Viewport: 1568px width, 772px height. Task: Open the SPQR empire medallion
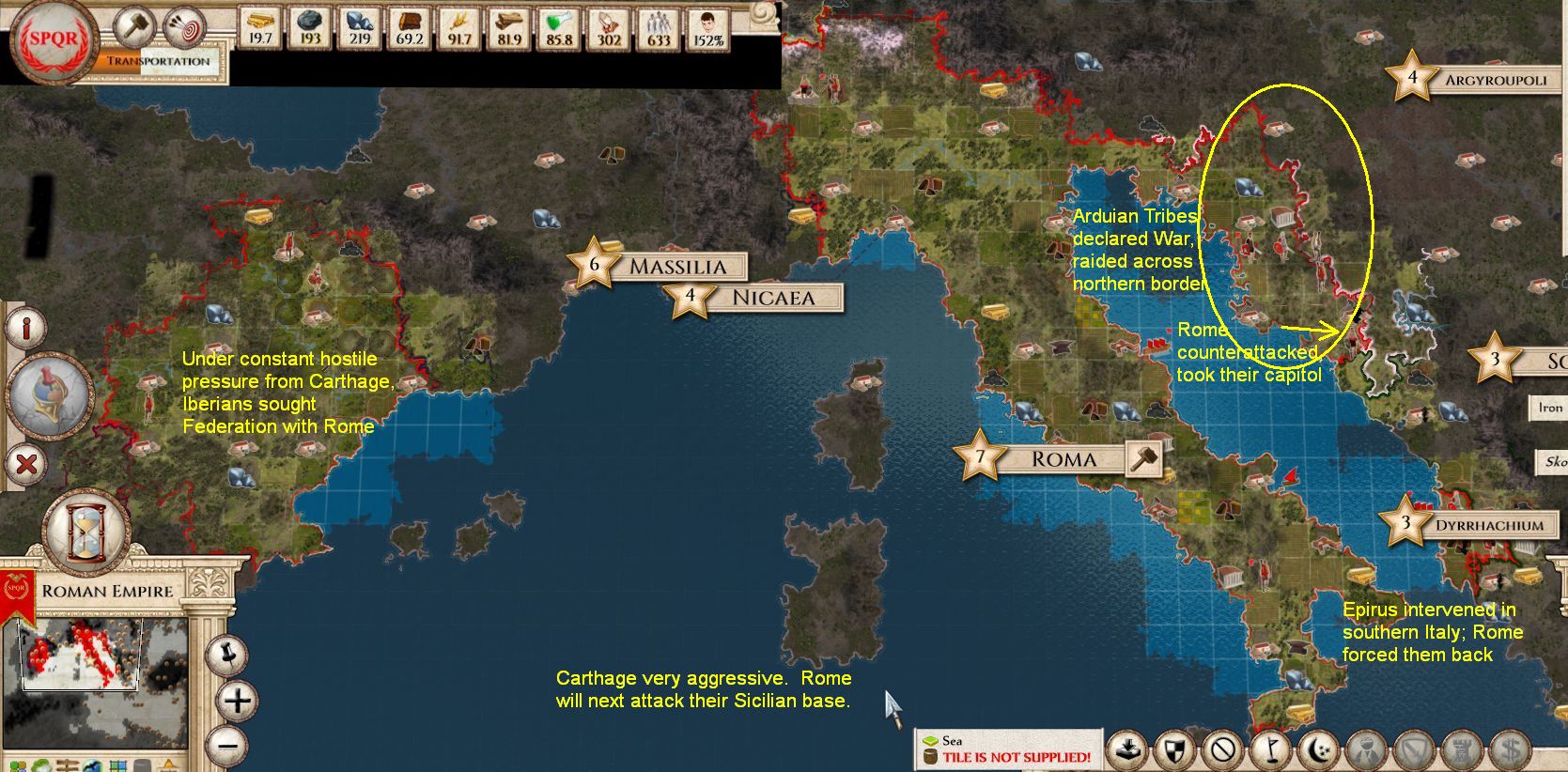pos(53,39)
